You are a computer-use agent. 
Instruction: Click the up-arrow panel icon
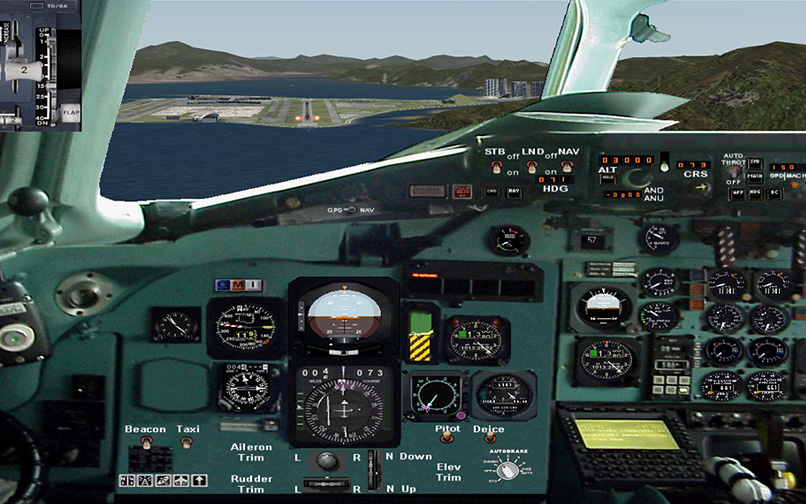201,481
